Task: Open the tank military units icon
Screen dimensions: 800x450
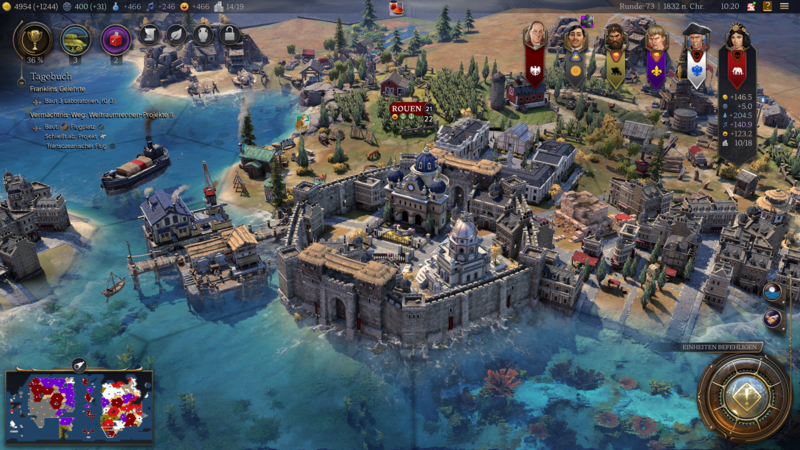Action: click(74, 39)
